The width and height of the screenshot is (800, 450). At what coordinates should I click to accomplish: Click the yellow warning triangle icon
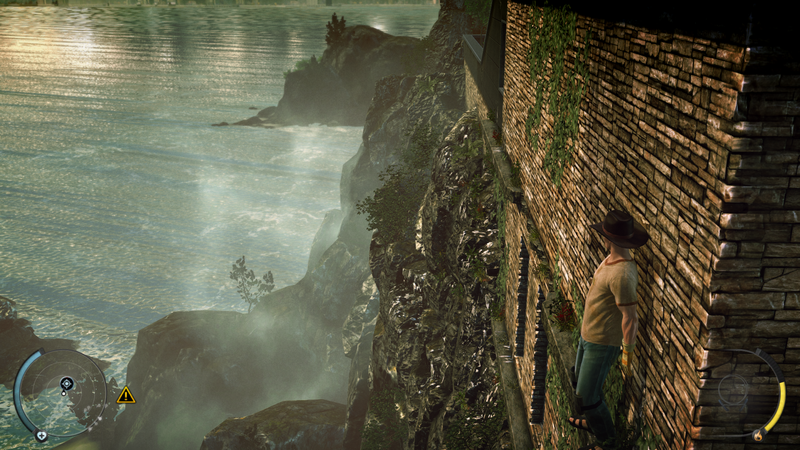point(126,395)
